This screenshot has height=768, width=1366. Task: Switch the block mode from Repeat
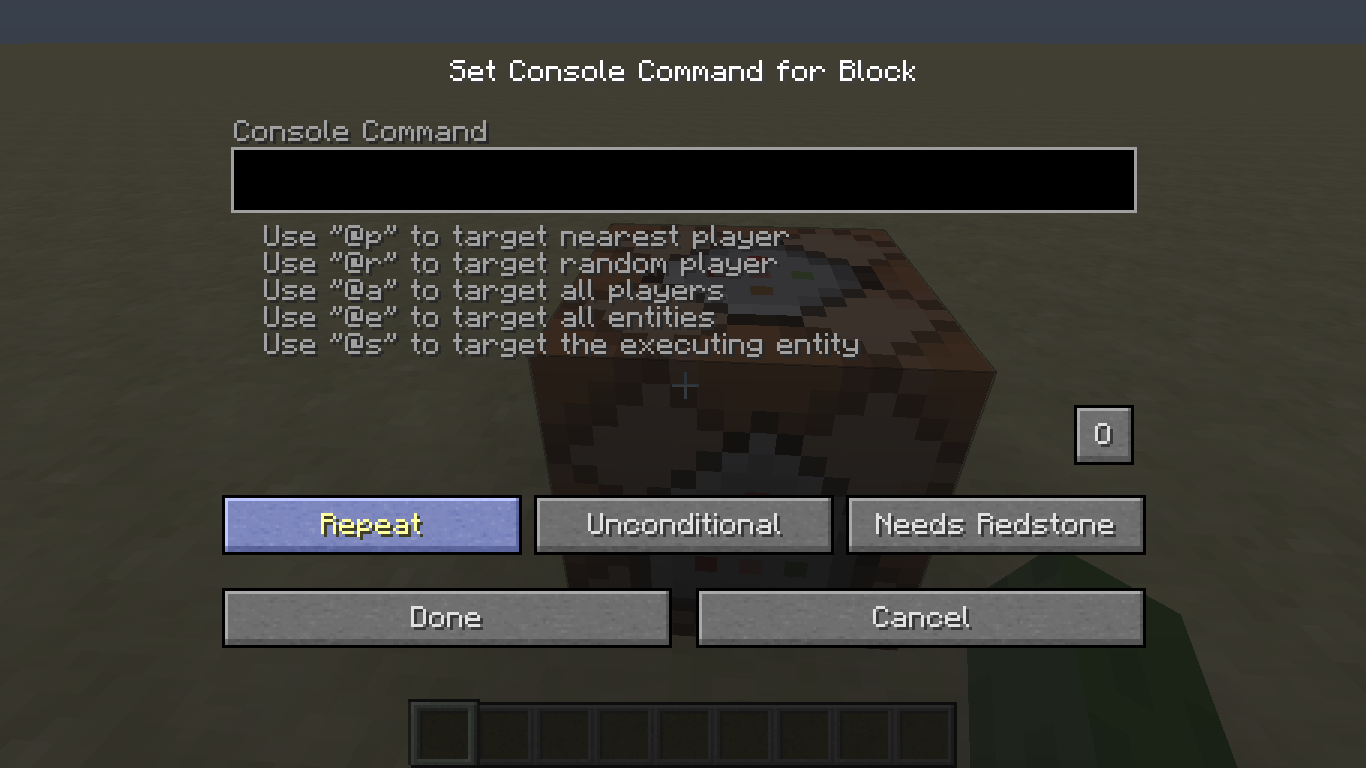[371, 524]
